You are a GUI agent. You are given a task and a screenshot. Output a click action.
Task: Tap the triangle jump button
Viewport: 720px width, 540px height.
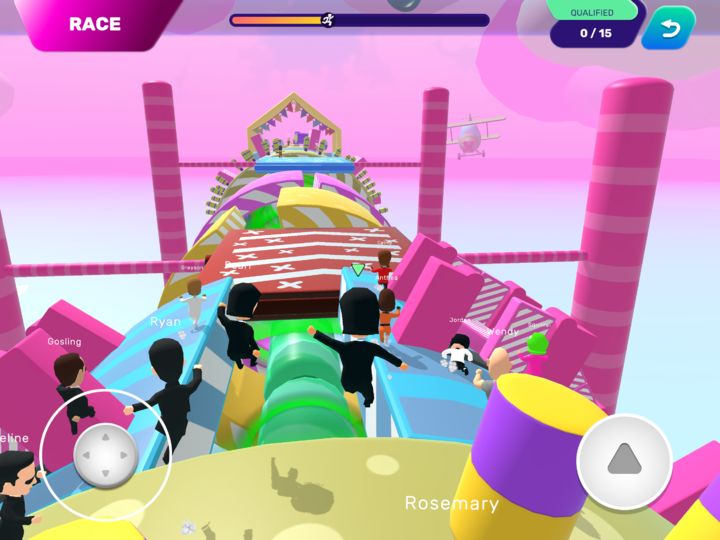tap(624, 461)
